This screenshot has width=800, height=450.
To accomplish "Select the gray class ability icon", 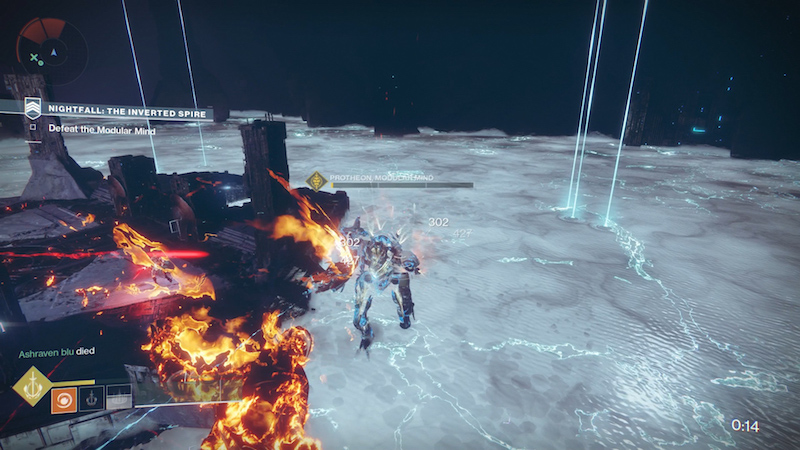I will pyautogui.click(x=118, y=399).
